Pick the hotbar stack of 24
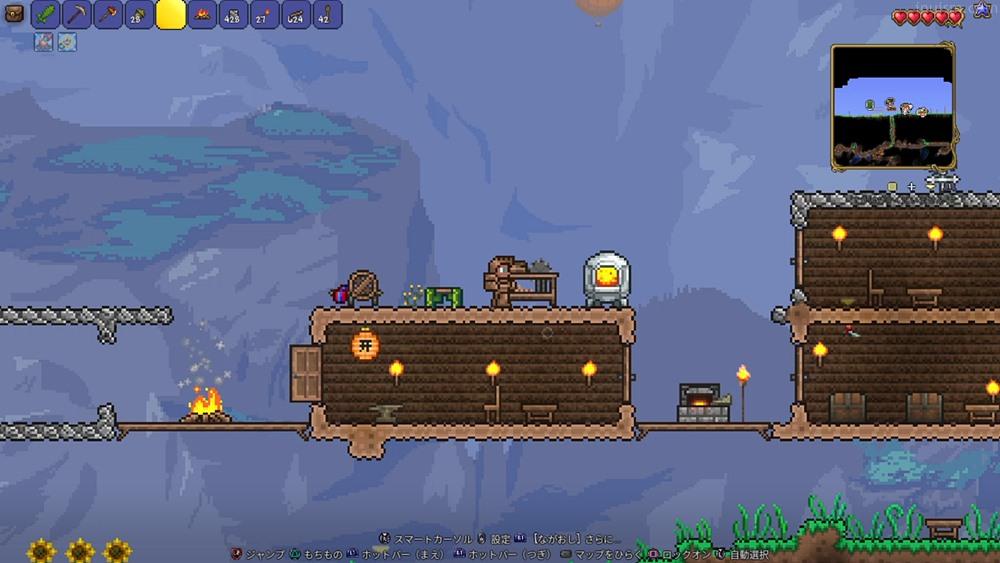 click(x=295, y=15)
